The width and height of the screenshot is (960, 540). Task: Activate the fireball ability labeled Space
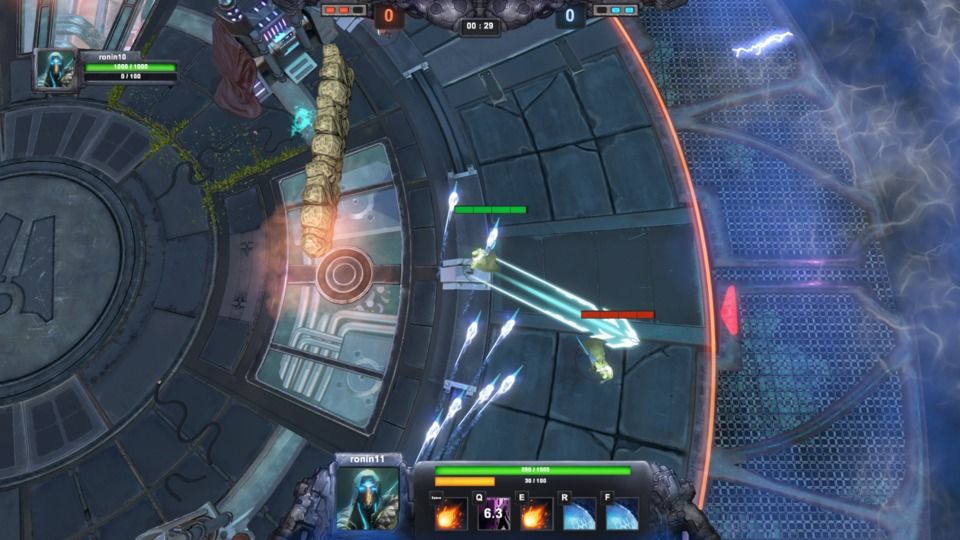[x=450, y=514]
